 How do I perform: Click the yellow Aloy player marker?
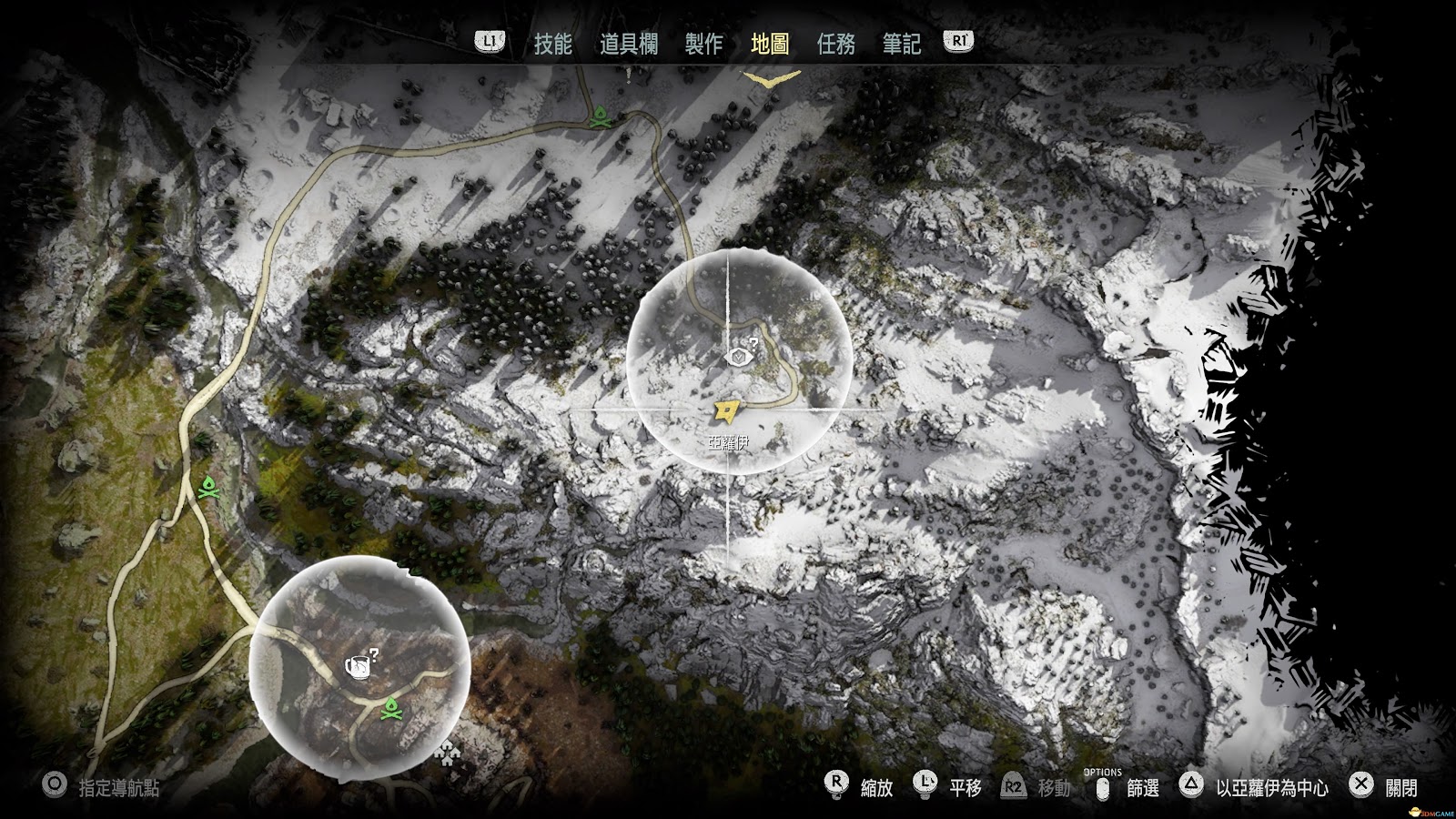click(x=725, y=412)
